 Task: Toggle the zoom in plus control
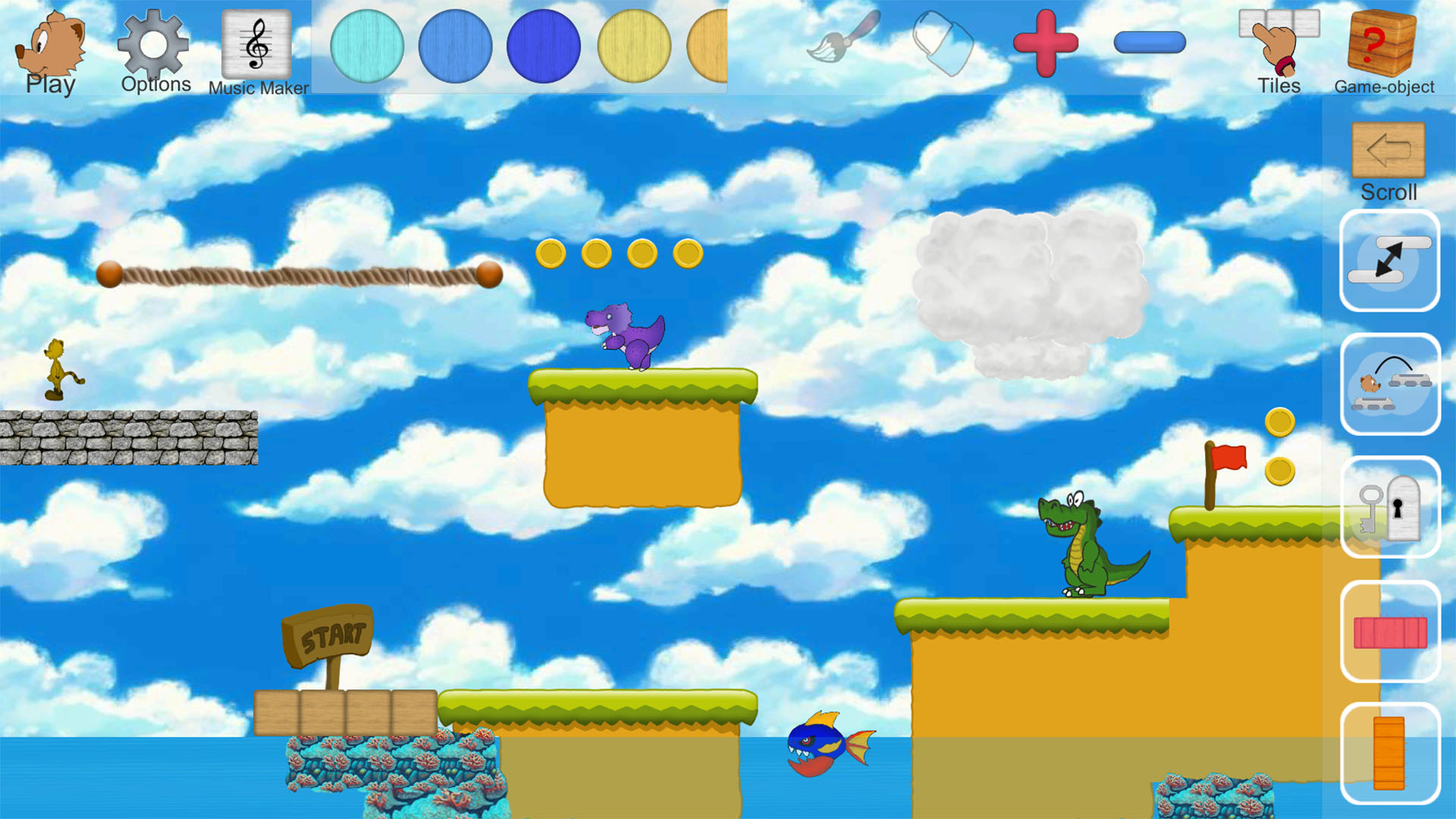tap(1044, 43)
